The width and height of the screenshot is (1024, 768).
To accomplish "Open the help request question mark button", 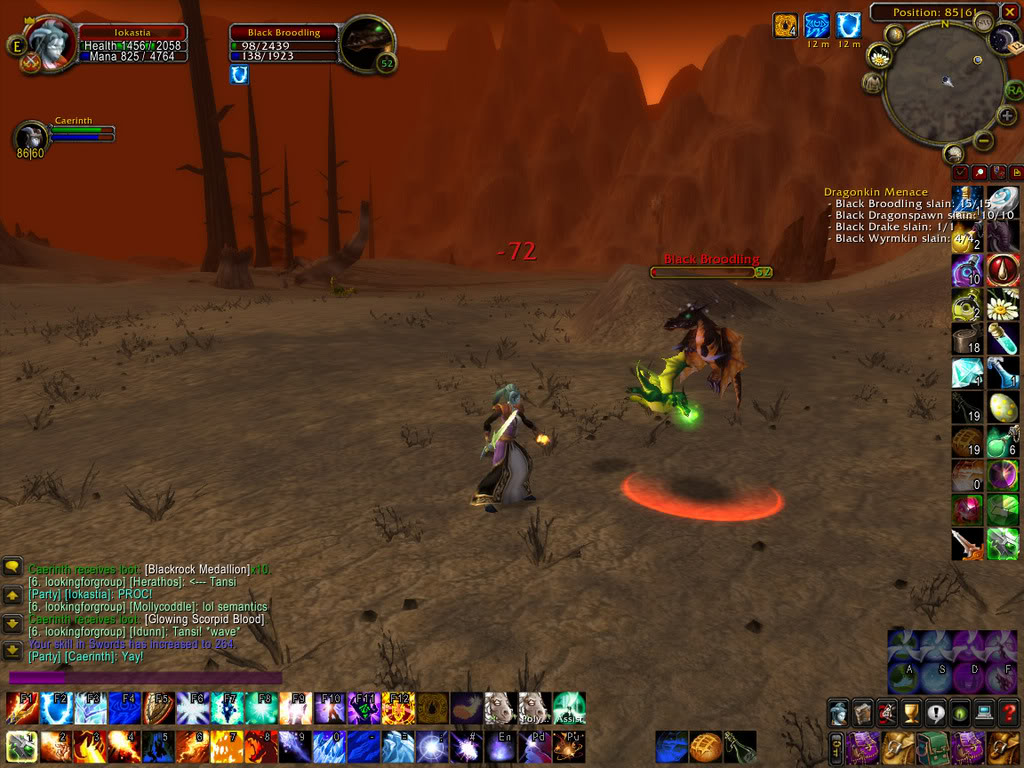I will (1008, 713).
